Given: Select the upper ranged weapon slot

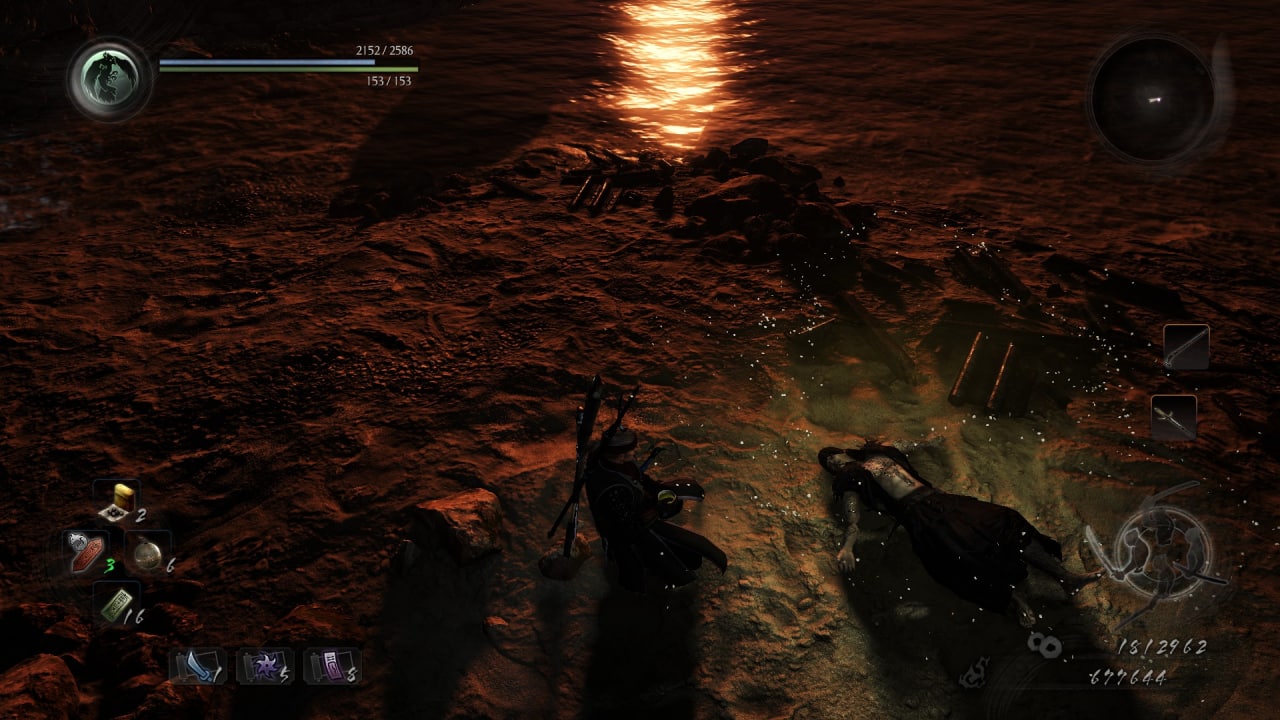Looking at the screenshot, I should click(1186, 347).
